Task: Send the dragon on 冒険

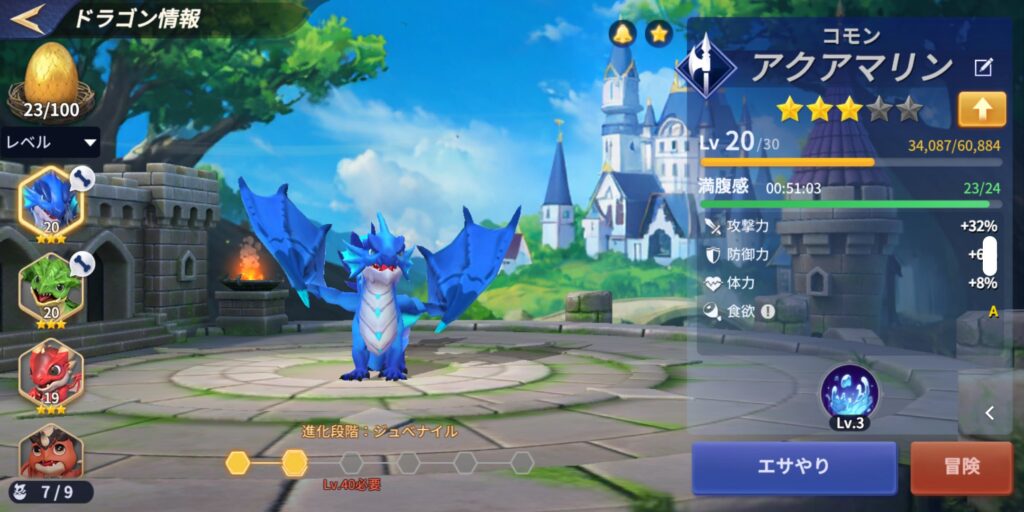Action: click(961, 467)
